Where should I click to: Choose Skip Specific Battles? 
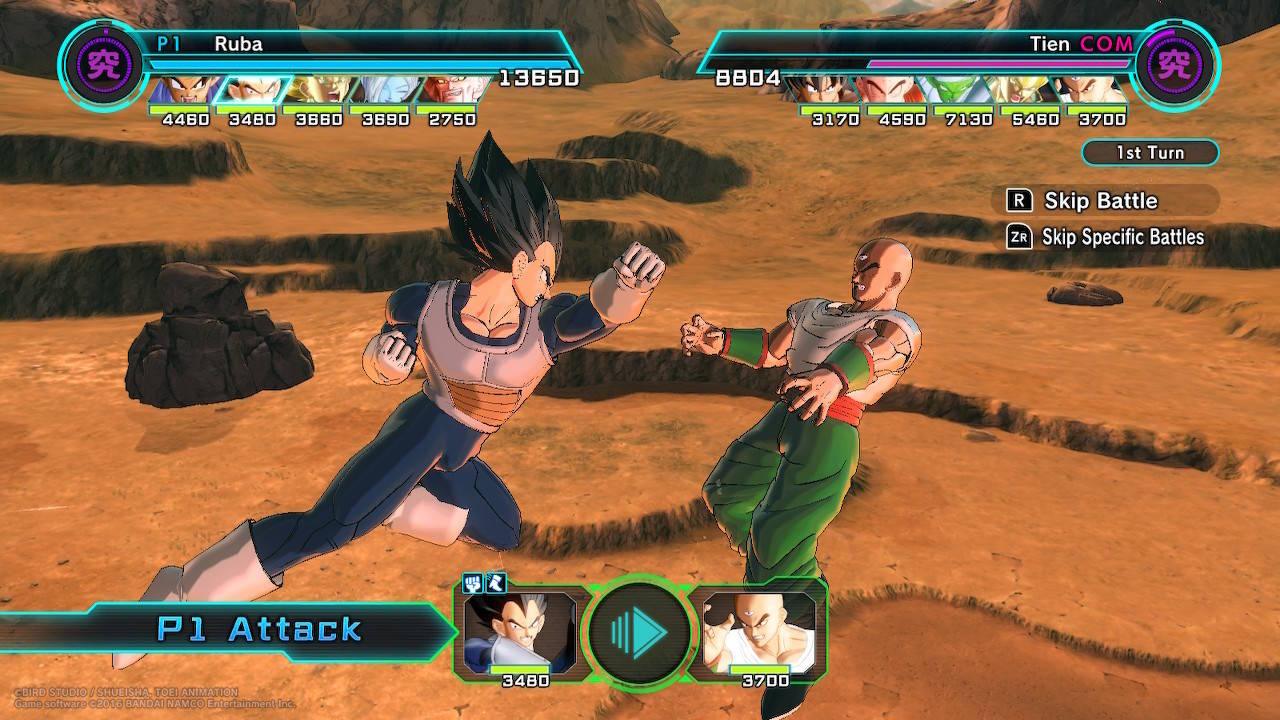coord(1108,237)
